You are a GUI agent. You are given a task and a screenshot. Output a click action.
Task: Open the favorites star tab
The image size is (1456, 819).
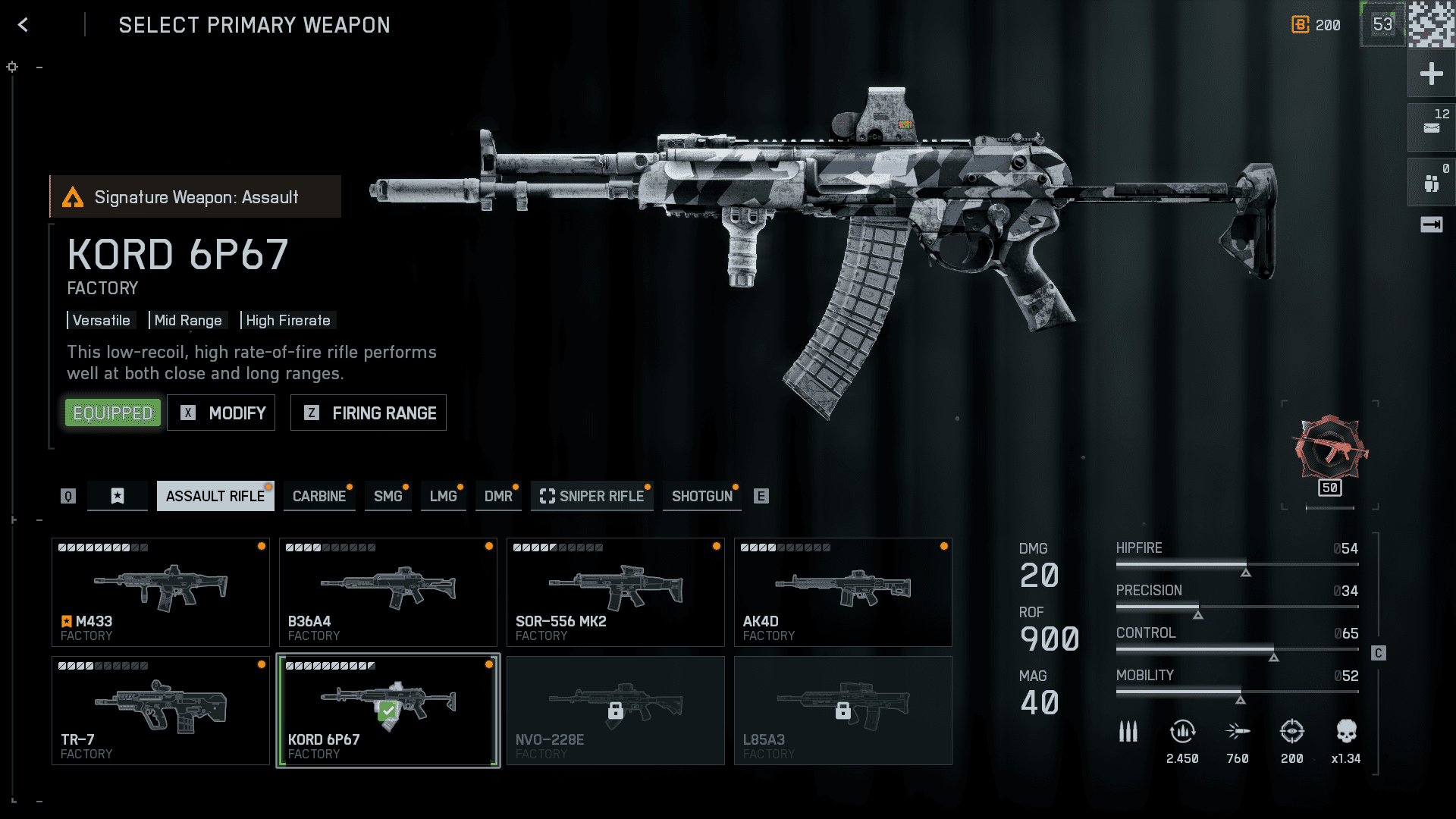(118, 496)
